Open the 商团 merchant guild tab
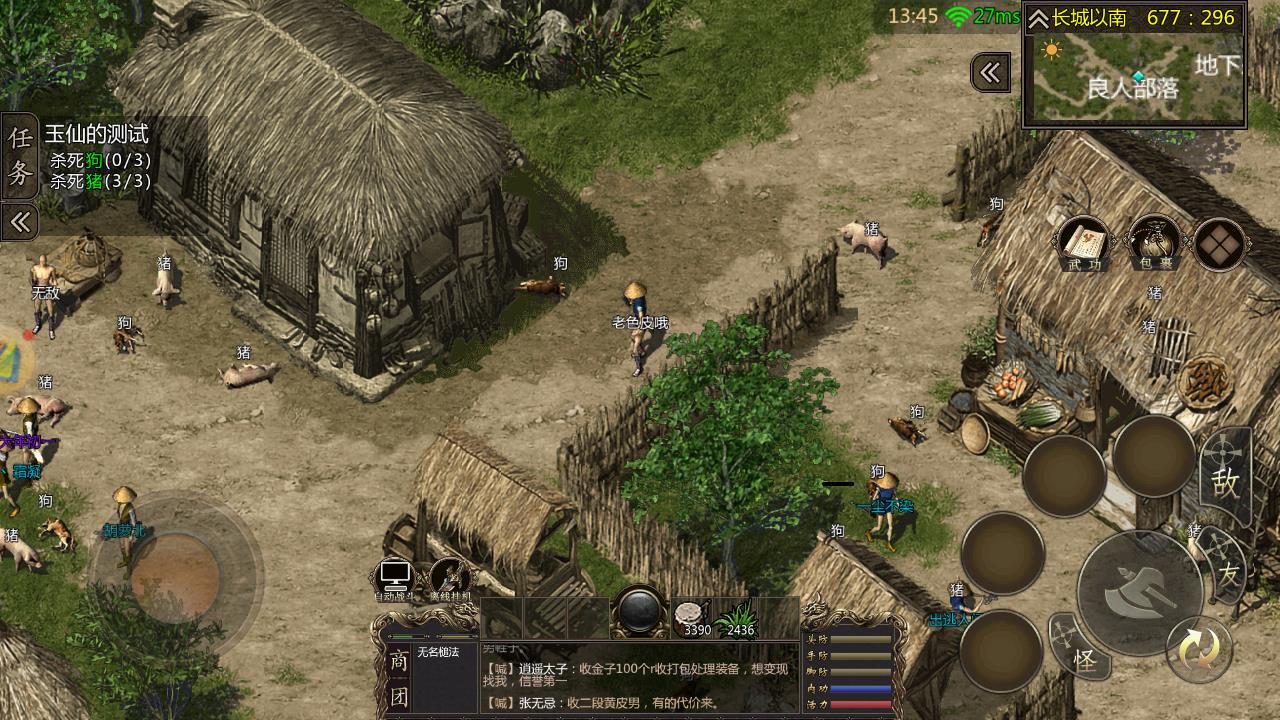Viewport: 1280px width, 720px height. pos(398,679)
